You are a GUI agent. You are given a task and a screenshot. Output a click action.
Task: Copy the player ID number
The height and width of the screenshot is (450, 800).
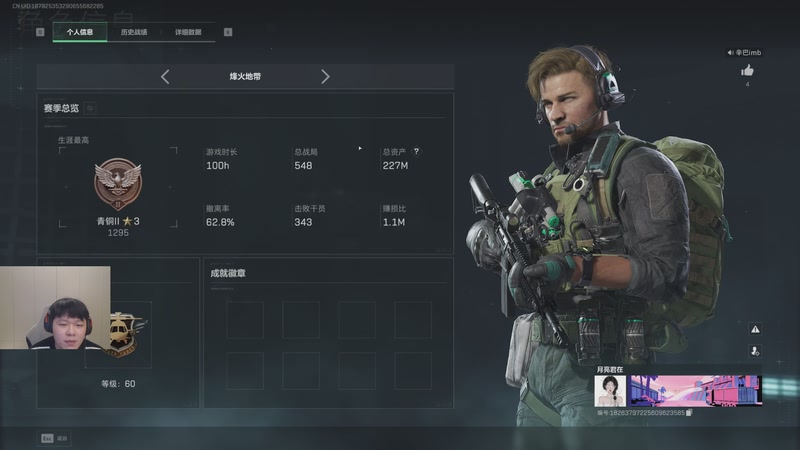[690, 412]
